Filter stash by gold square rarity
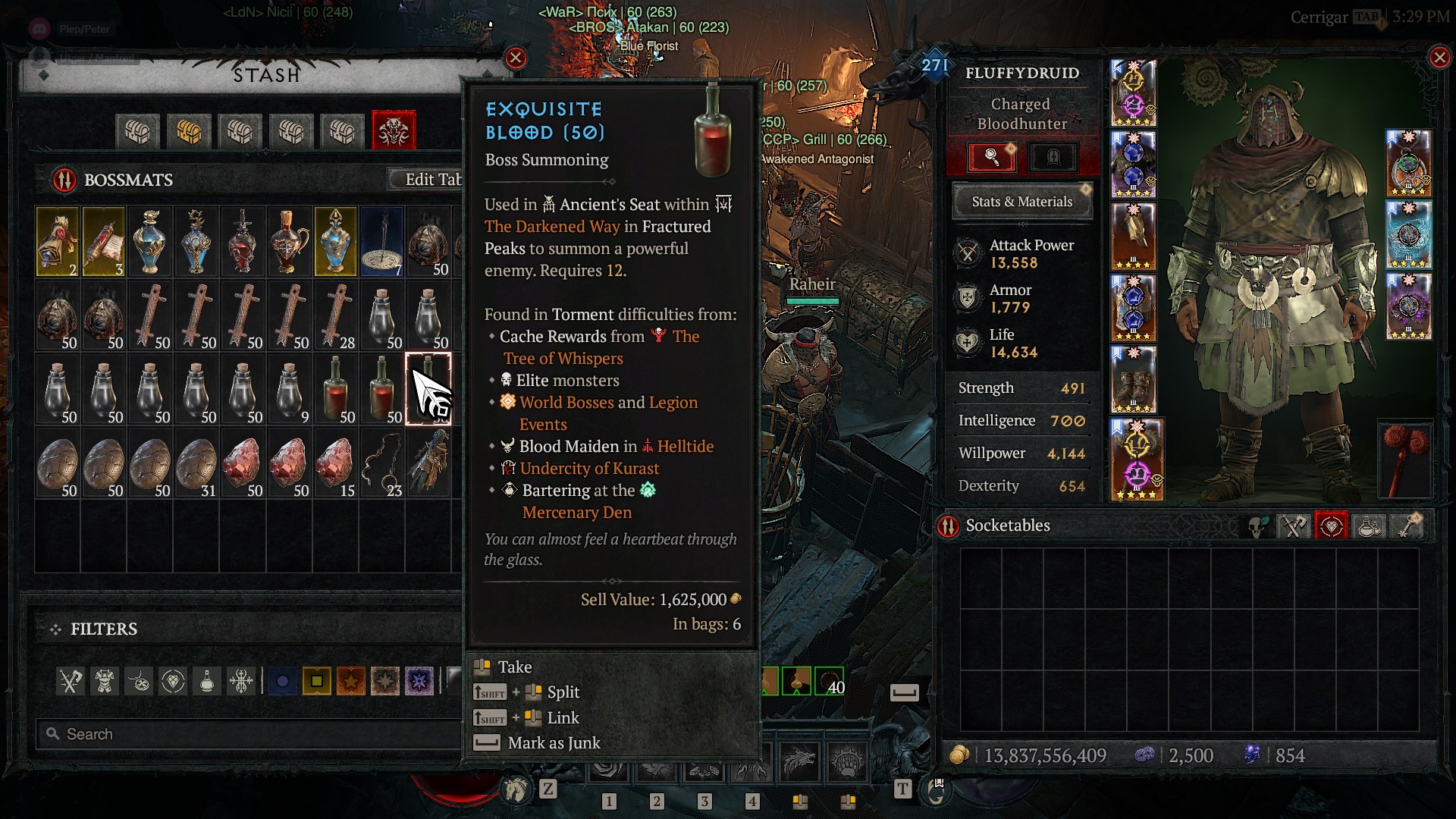The height and width of the screenshot is (819, 1456). click(316, 681)
